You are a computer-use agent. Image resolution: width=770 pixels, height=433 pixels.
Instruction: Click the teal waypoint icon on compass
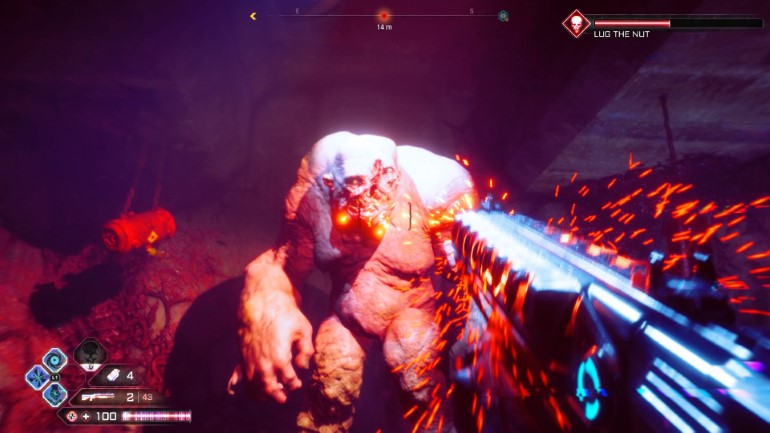pyautogui.click(x=503, y=16)
